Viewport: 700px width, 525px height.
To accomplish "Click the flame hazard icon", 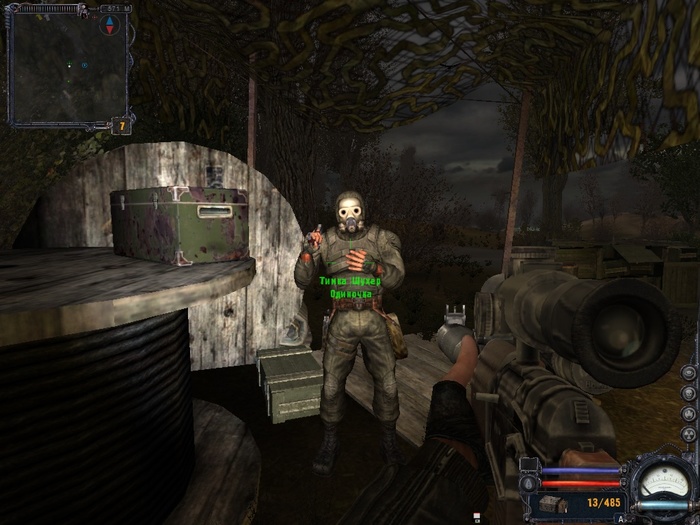I will click(689, 412).
